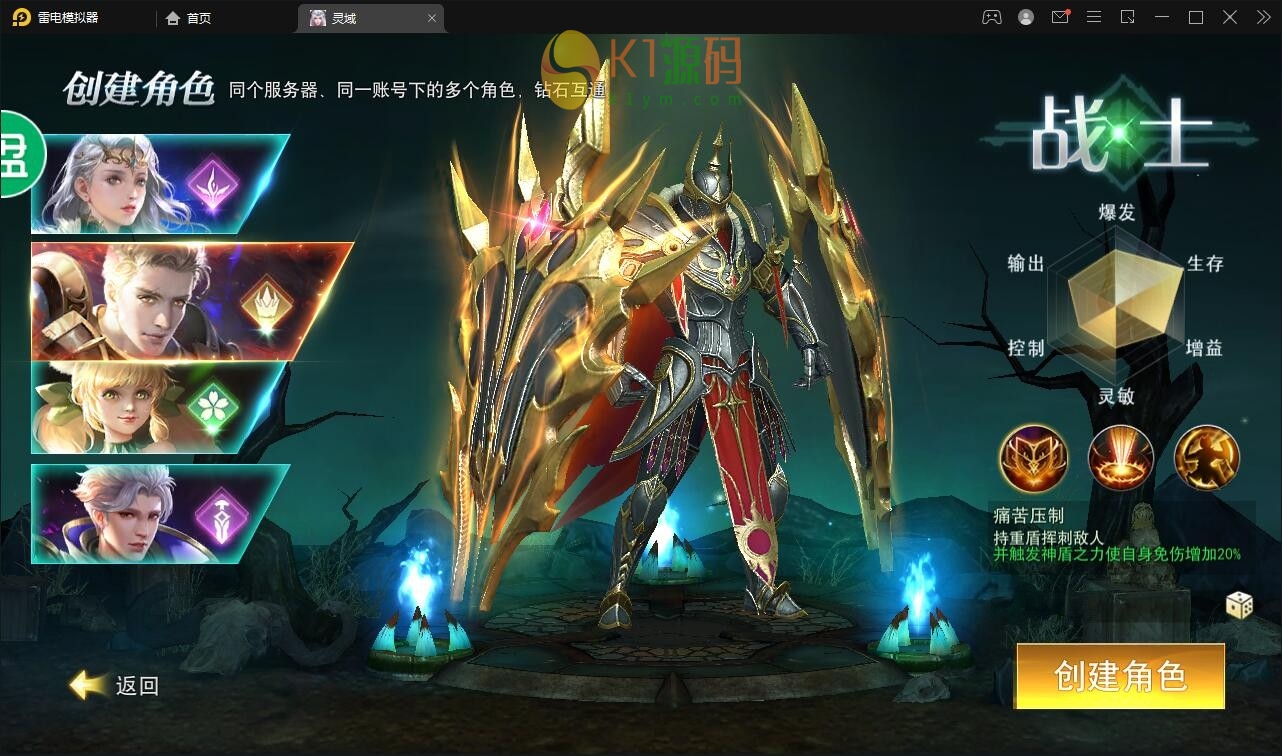The height and width of the screenshot is (756, 1282).
Task: Go back using the 返回 arrow
Action: coord(115,685)
